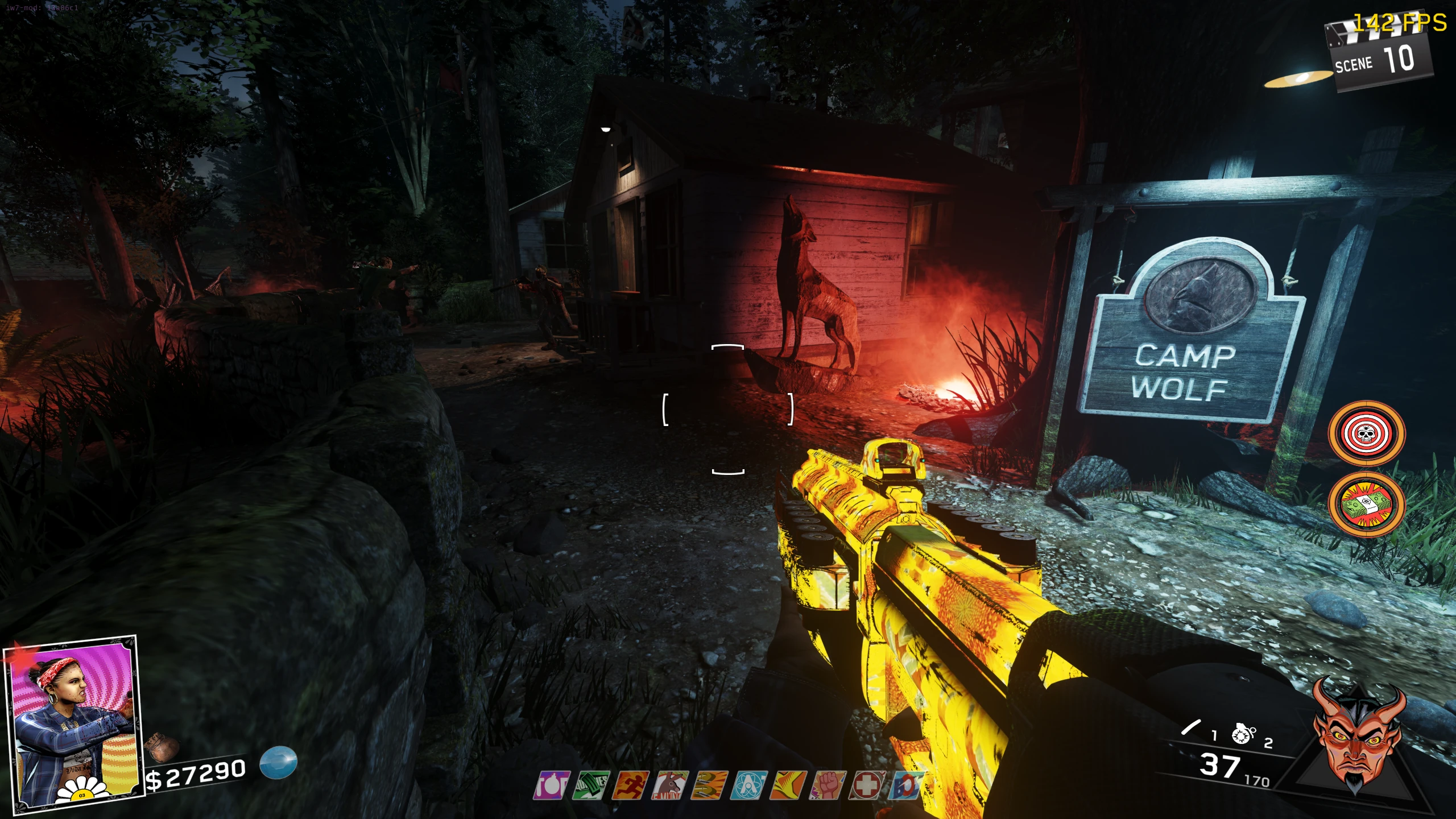Choose the Tuff 'Nuff red cross perk

[868, 785]
